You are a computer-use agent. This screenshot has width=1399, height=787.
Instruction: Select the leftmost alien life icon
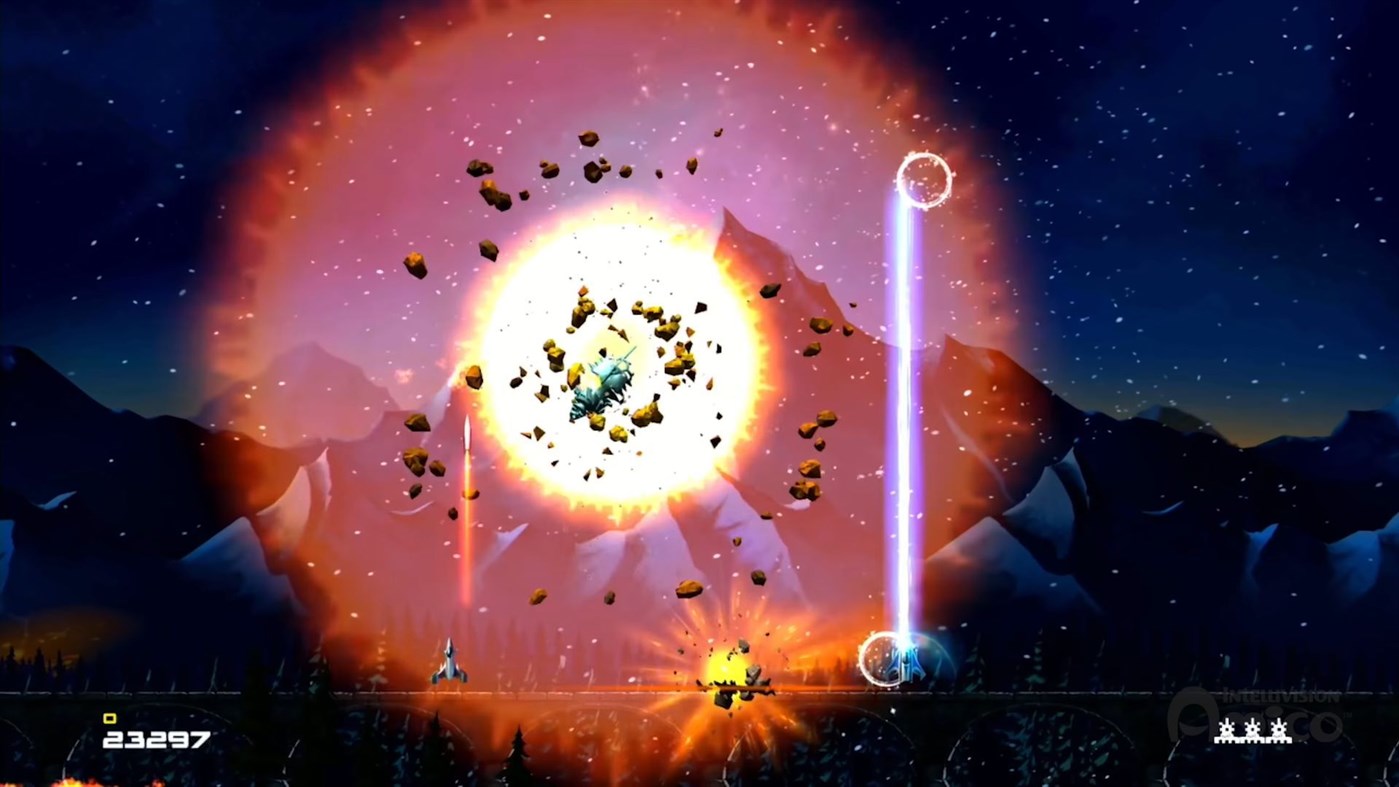pyautogui.click(x=1228, y=731)
